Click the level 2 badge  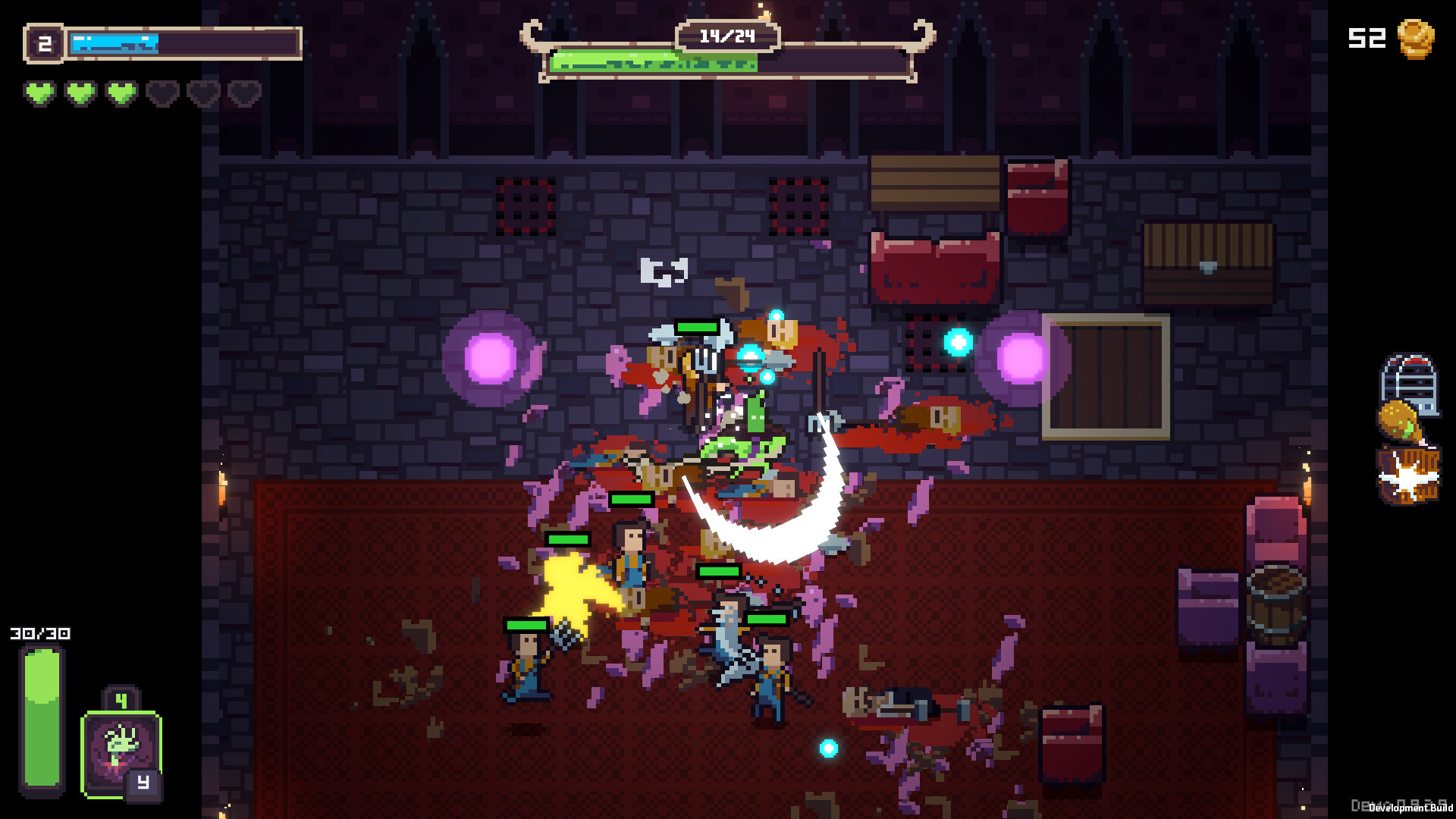click(44, 43)
